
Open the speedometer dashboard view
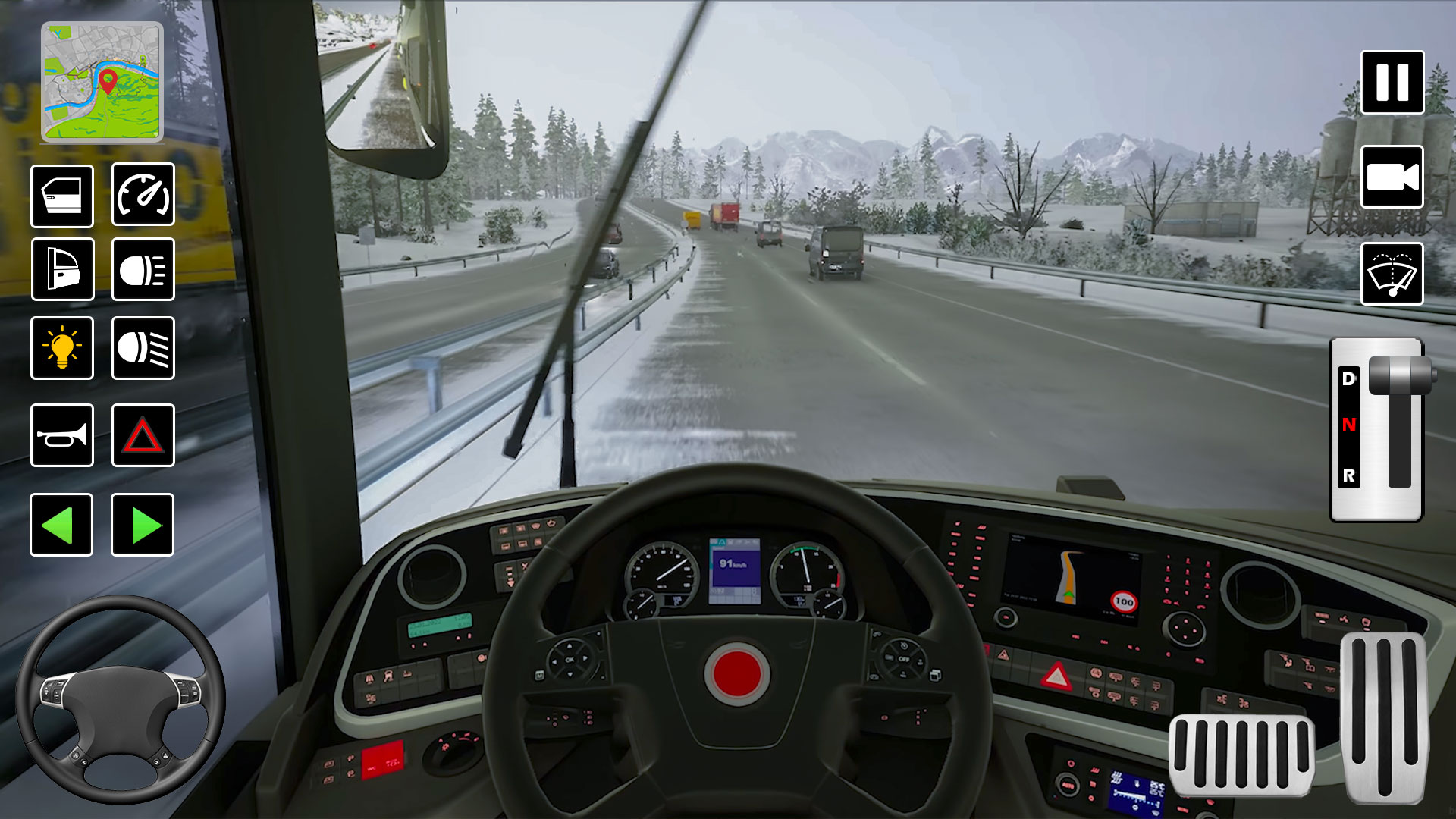pos(143,195)
